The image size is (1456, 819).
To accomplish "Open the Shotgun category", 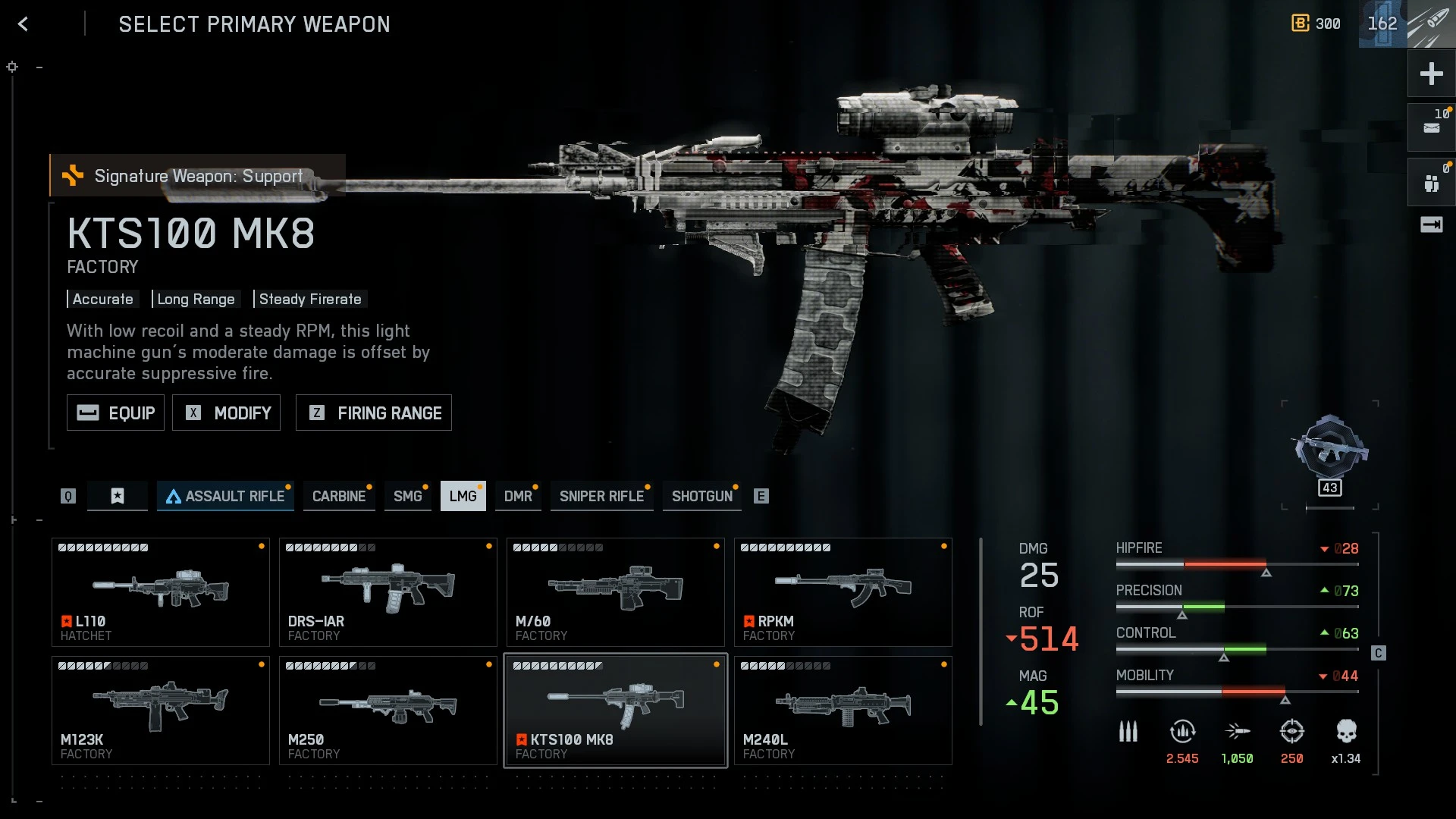I will [x=701, y=496].
